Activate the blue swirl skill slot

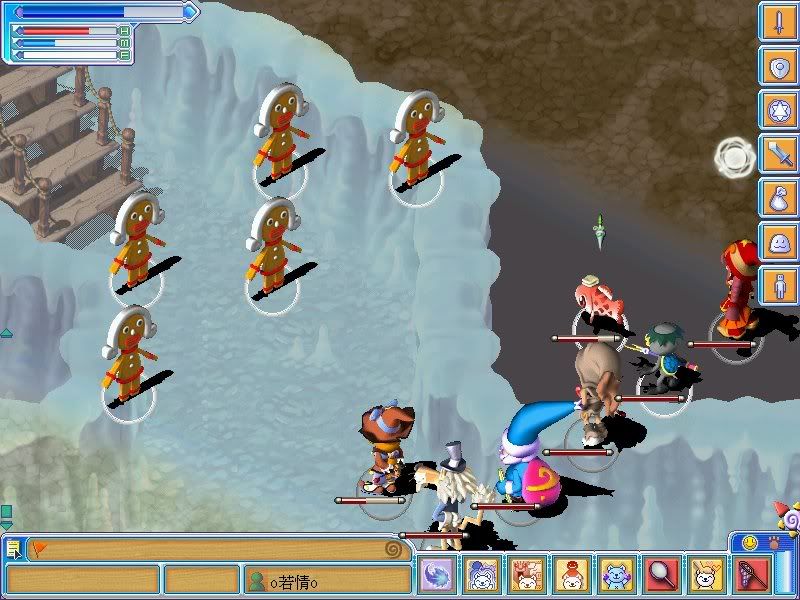click(437, 576)
